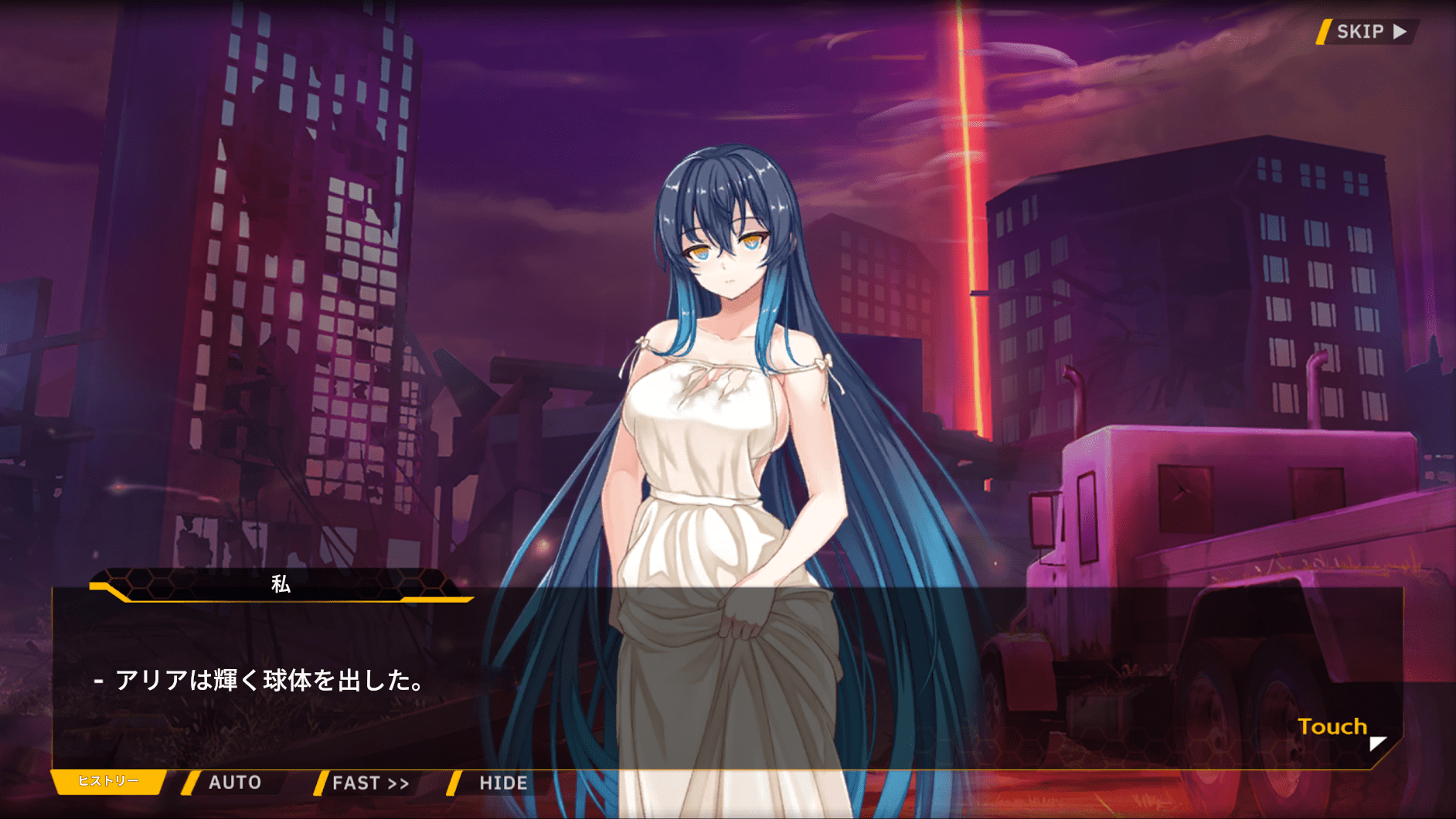1456x819 pixels.
Task: Hide the dialogue window with HIDE
Action: [502, 783]
